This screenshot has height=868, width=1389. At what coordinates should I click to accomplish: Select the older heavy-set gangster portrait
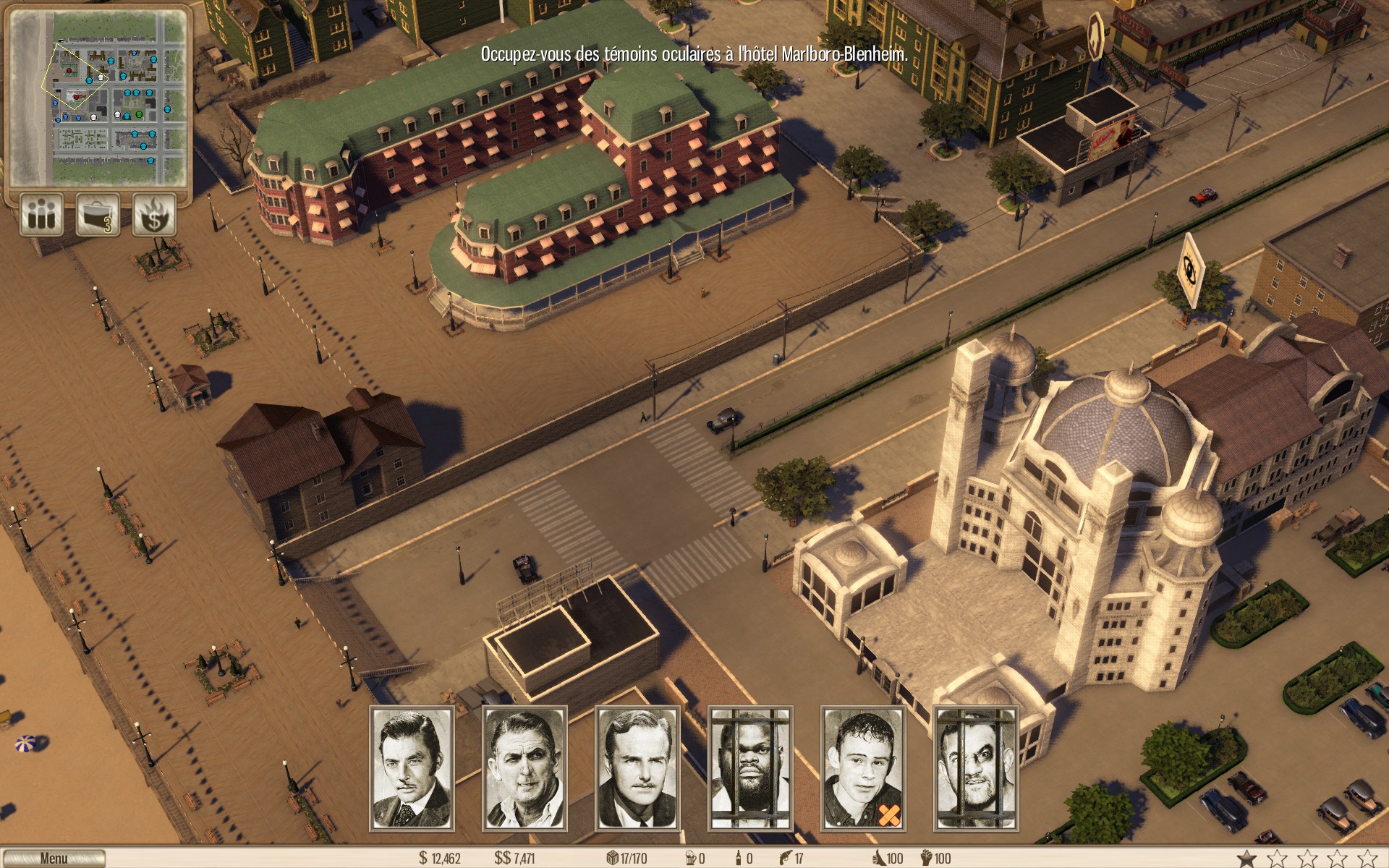524,768
